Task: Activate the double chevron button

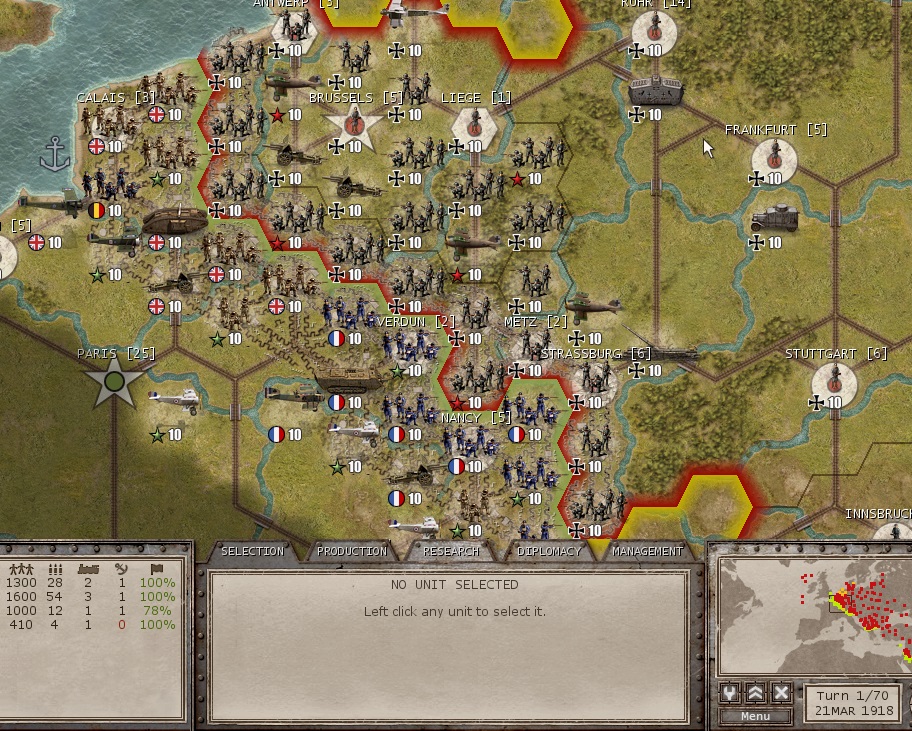Action: [x=755, y=693]
